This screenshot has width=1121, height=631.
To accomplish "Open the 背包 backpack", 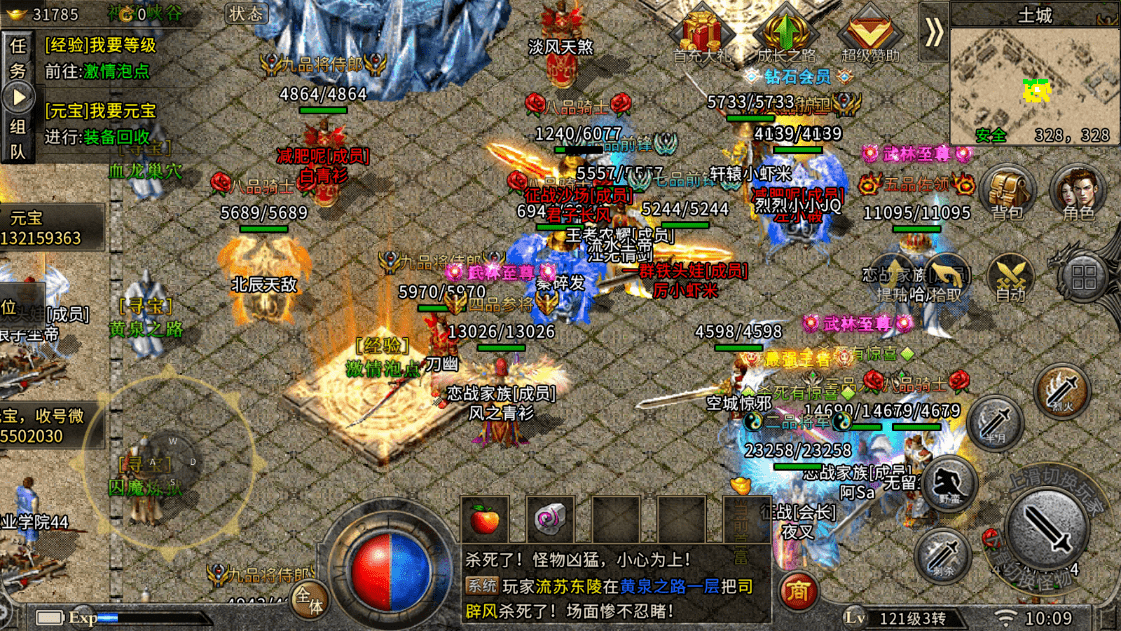I will click(1007, 190).
